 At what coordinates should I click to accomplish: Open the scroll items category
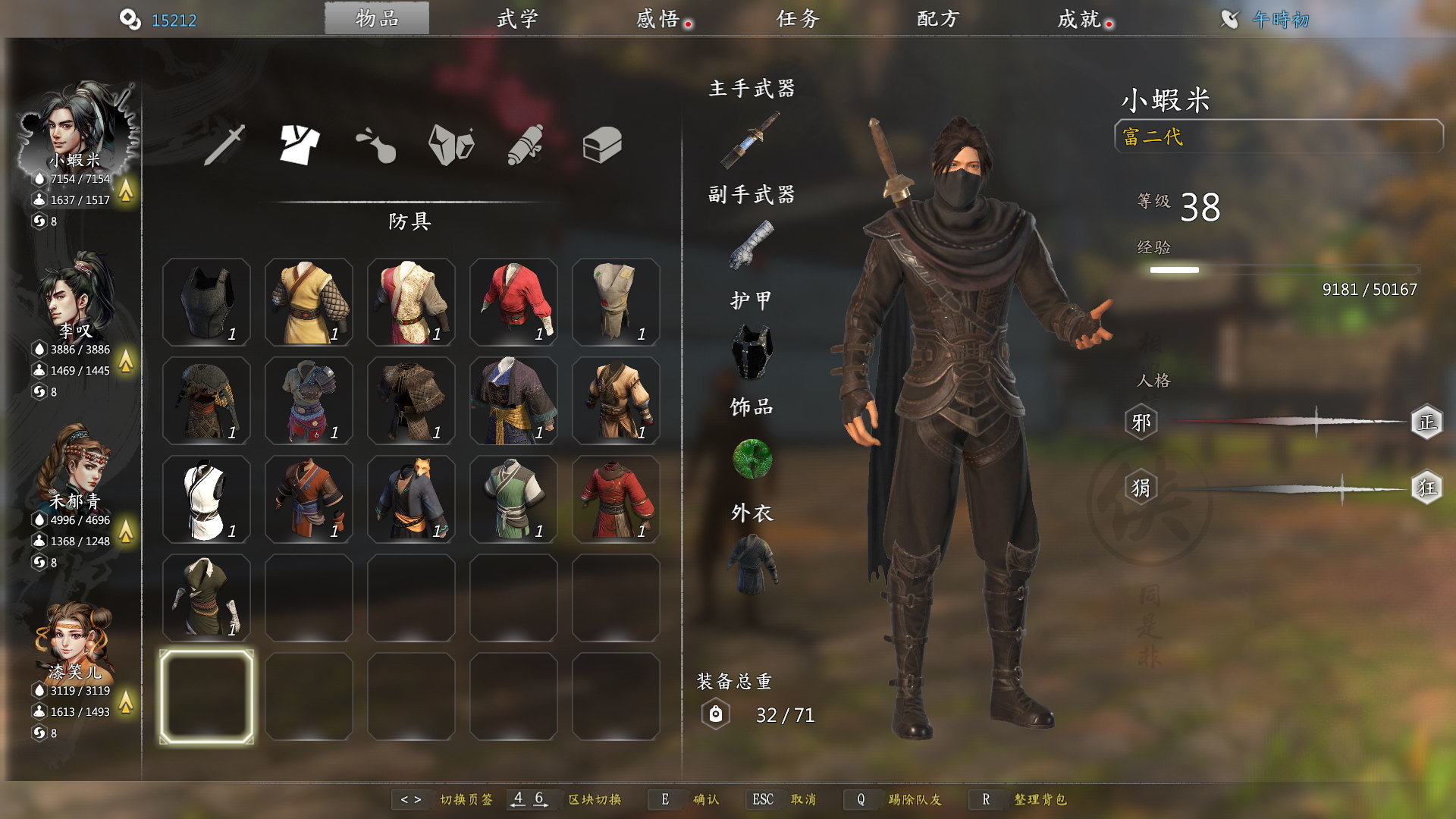(x=526, y=144)
